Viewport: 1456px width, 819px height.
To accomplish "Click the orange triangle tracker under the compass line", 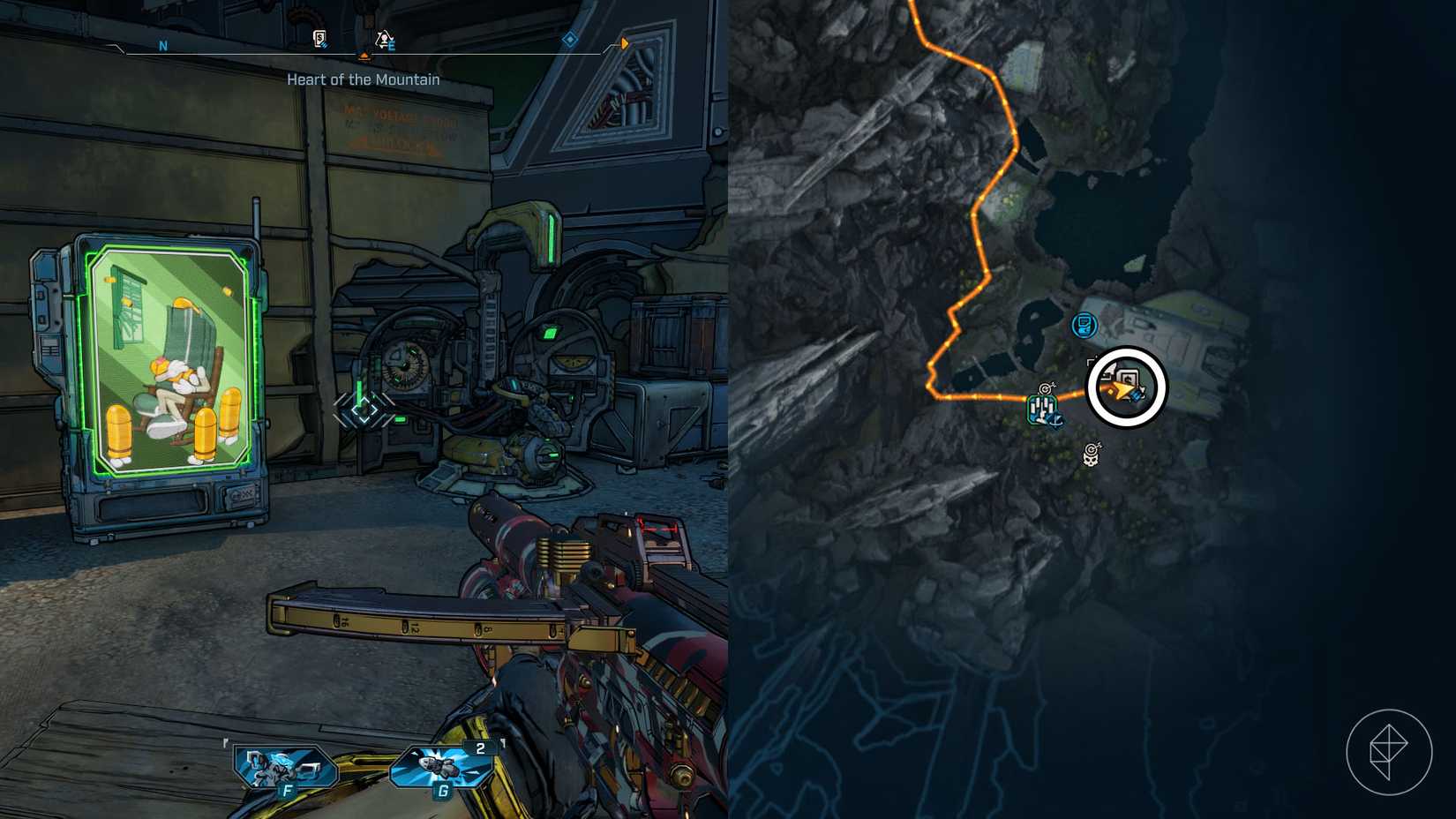I will pyautogui.click(x=364, y=56).
